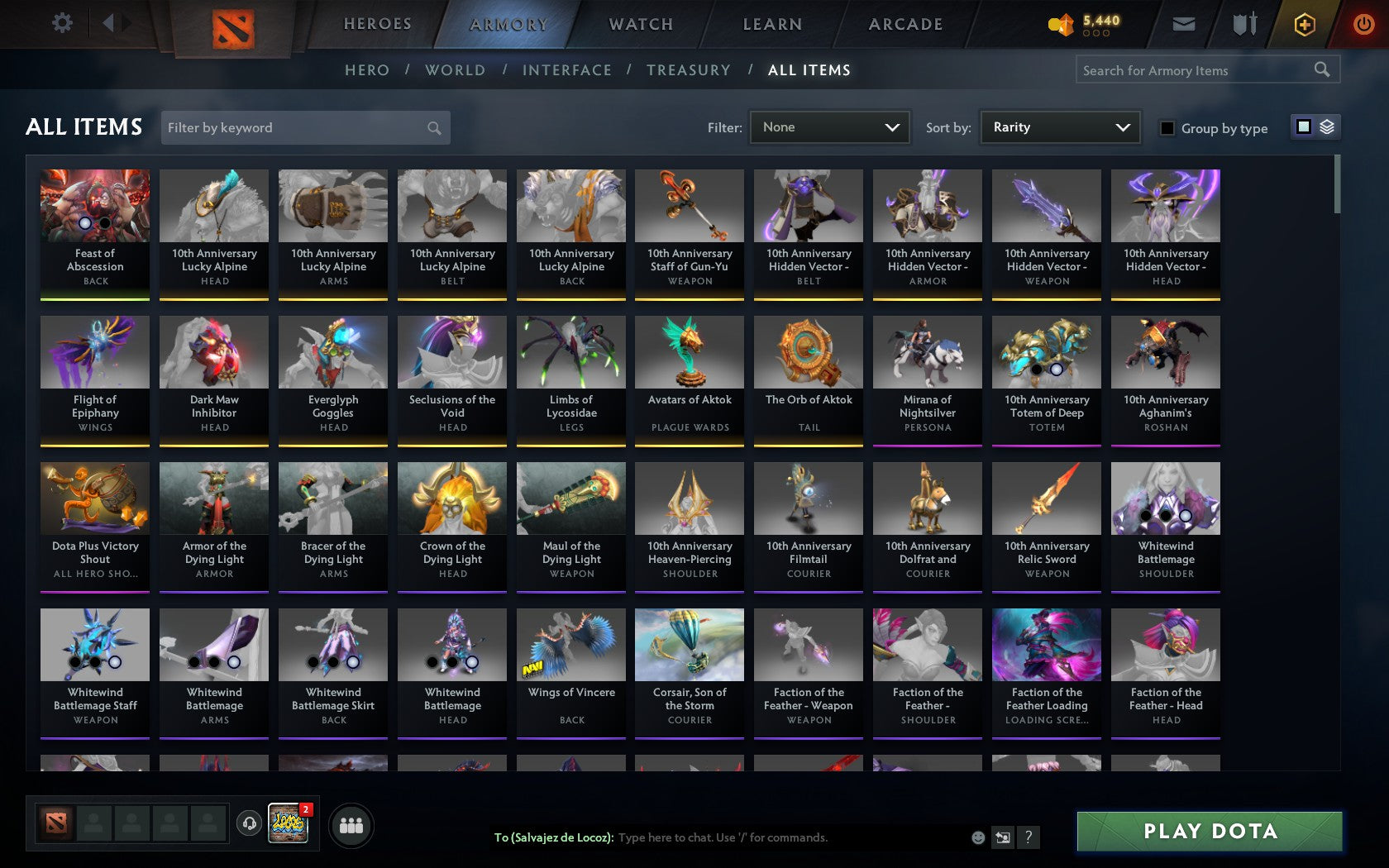The width and height of the screenshot is (1389, 868).
Task: Open the Dota Plus hexagon icon
Action: [1305, 24]
